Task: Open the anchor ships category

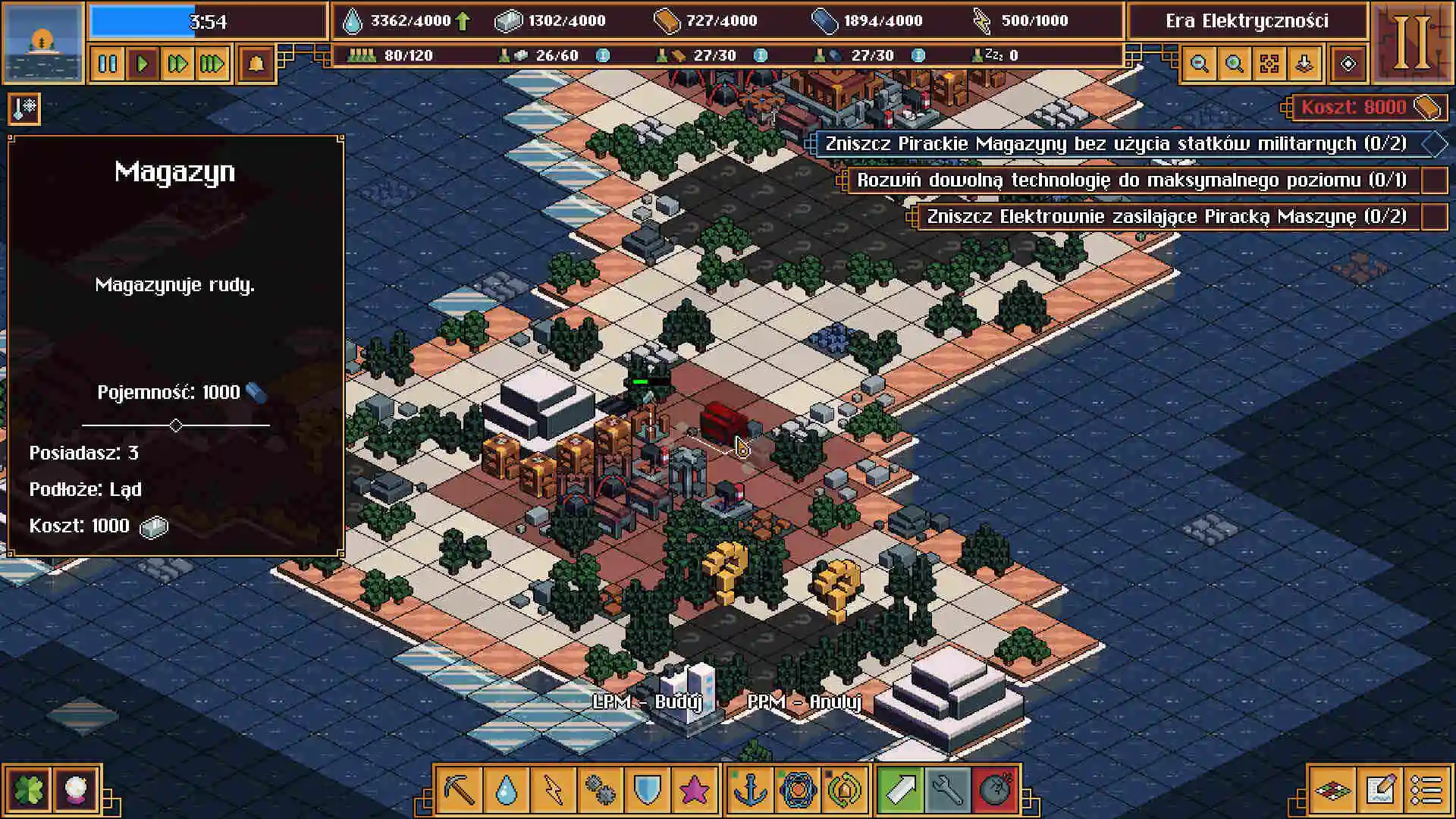Action: click(751, 790)
